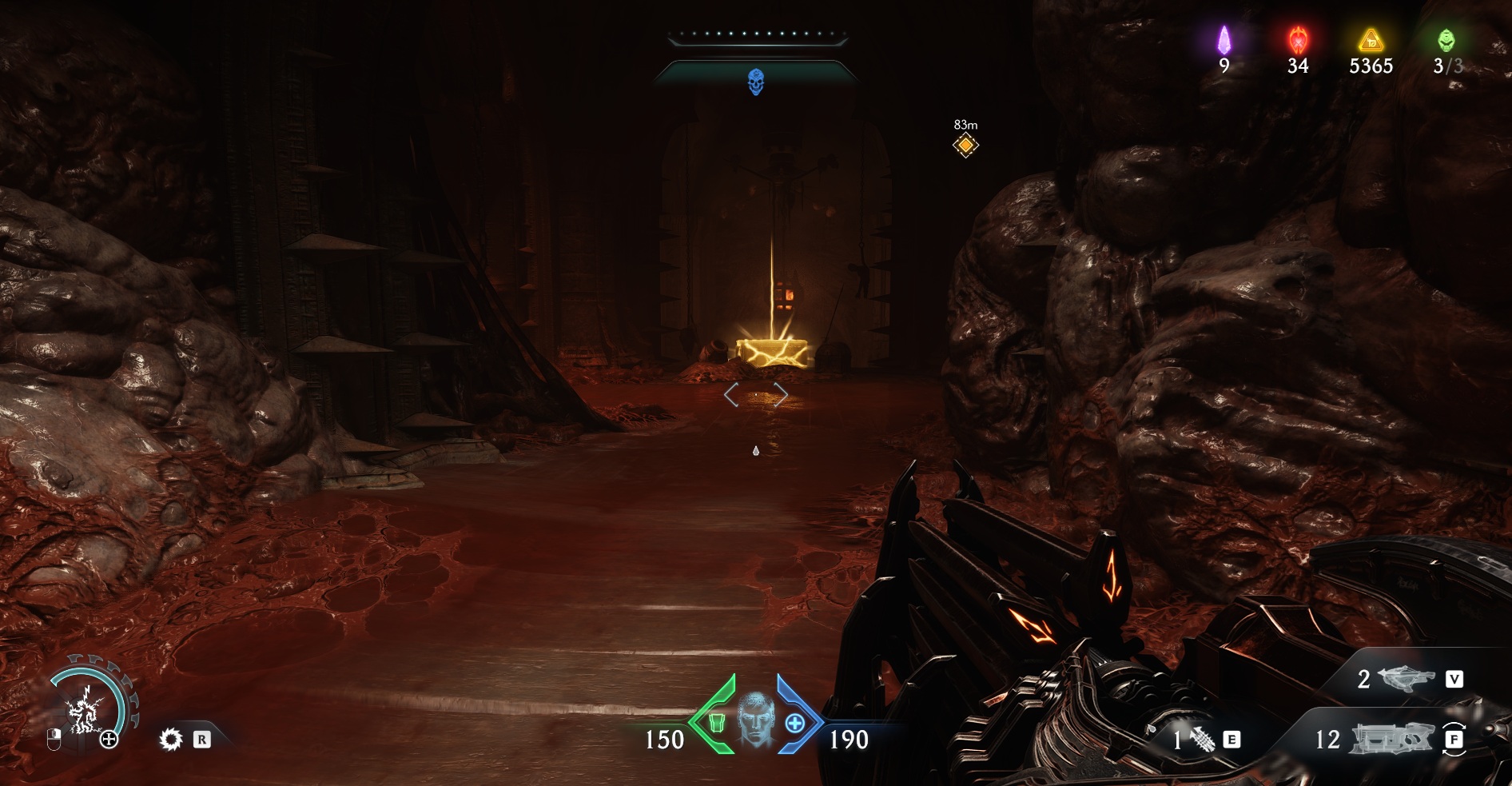Select the blue skull icon at top
Viewport: 1512px width, 786px height.
[x=755, y=82]
